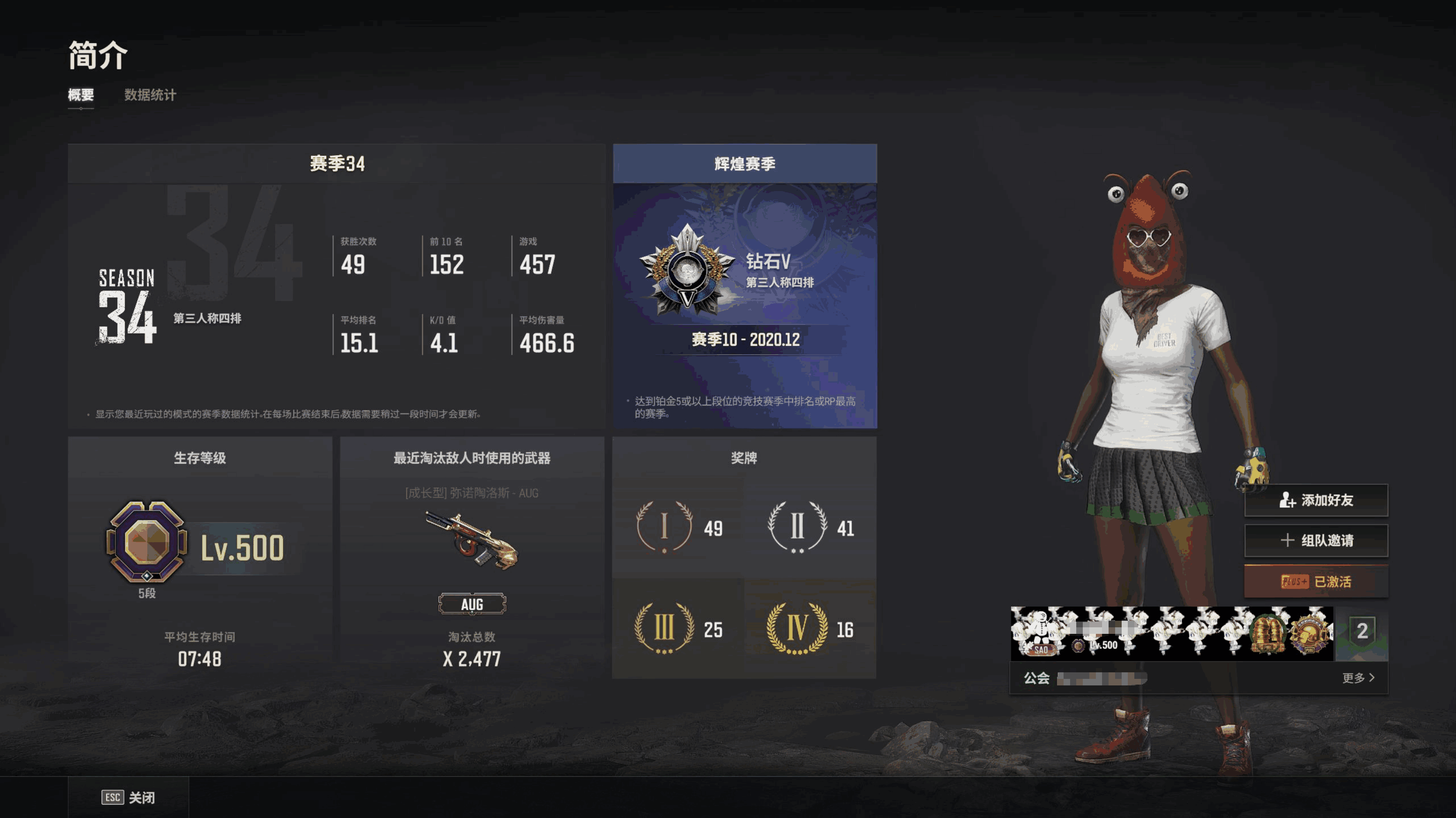Click the 添加好友 add friend button
This screenshot has width=1456, height=818.
pyautogui.click(x=1316, y=500)
